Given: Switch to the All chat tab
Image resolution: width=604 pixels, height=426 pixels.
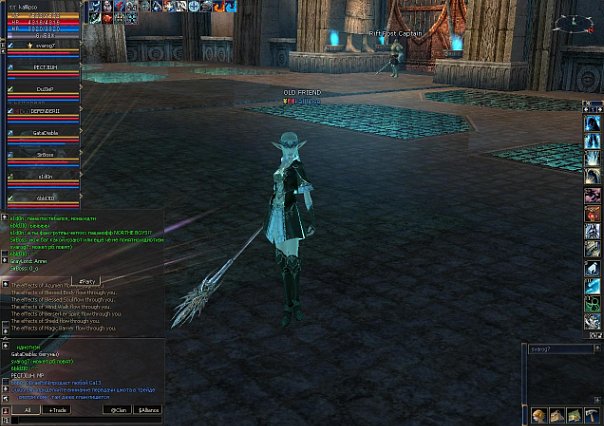Looking at the screenshot, I should pyautogui.click(x=27, y=410).
